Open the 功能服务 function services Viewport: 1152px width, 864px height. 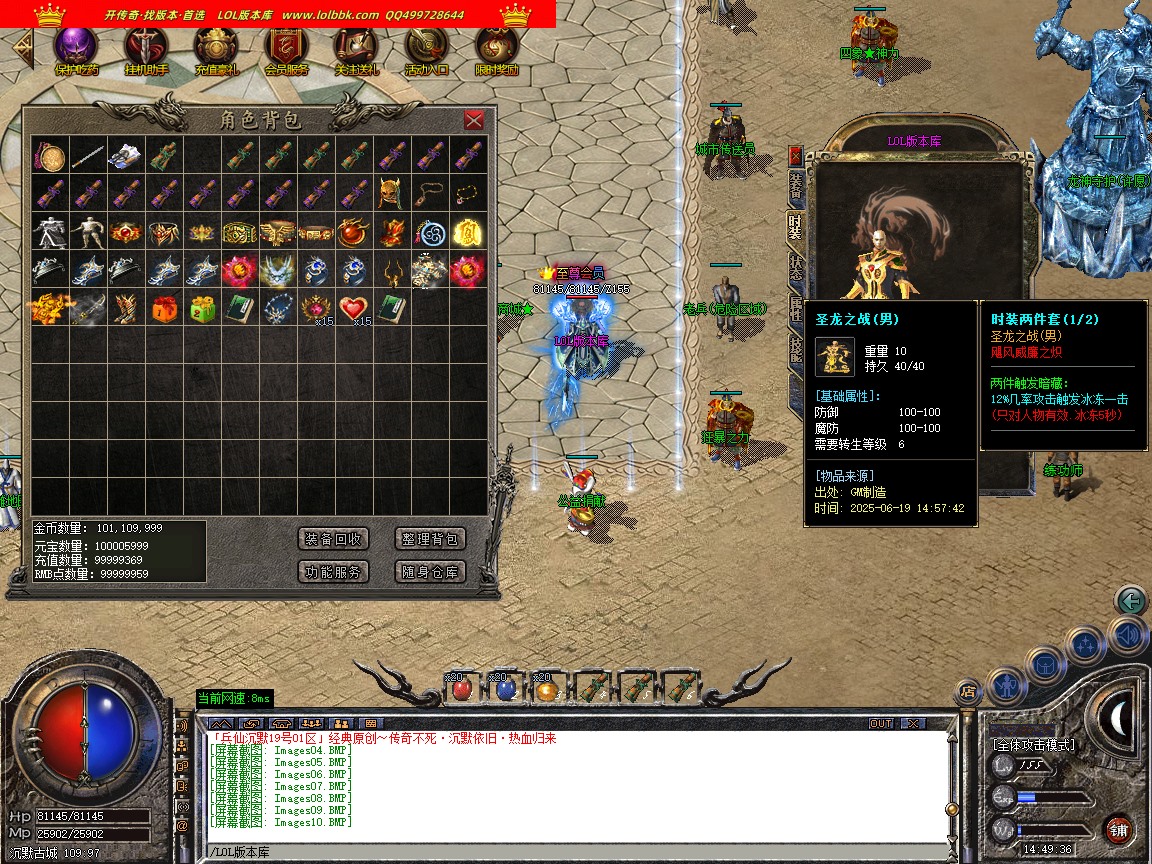[335, 572]
